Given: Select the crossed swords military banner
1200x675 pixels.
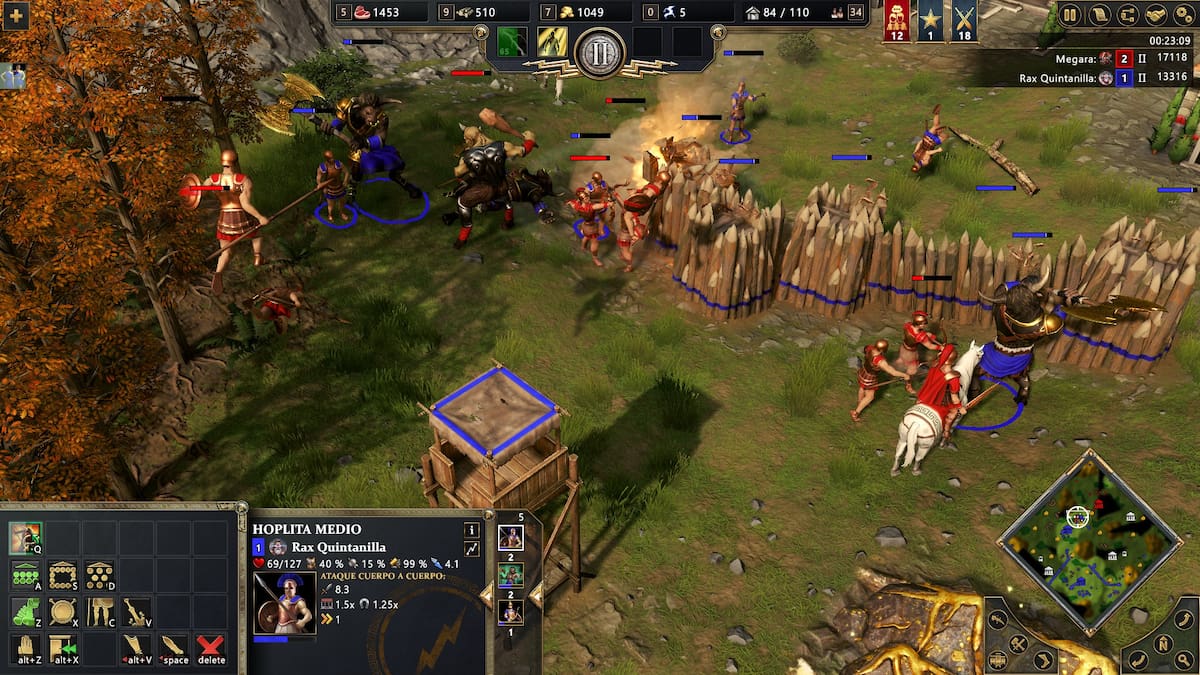Looking at the screenshot, I should pyautogui.click(x=964, y=21).
